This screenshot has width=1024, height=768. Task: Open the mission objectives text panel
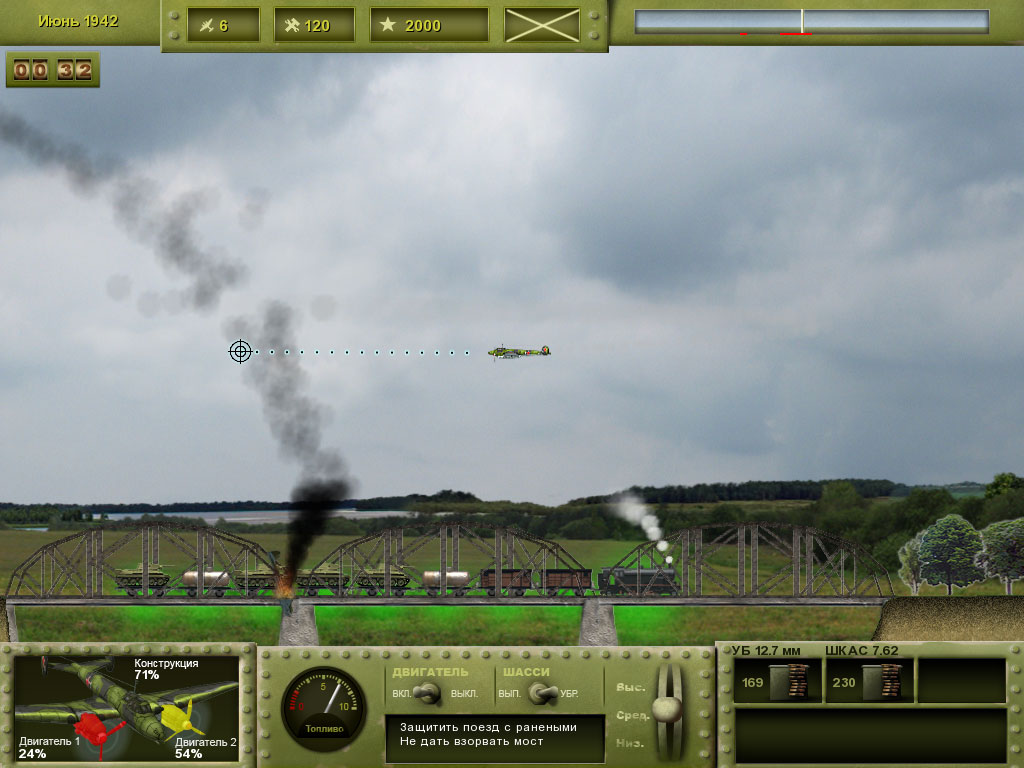(495, 738)
